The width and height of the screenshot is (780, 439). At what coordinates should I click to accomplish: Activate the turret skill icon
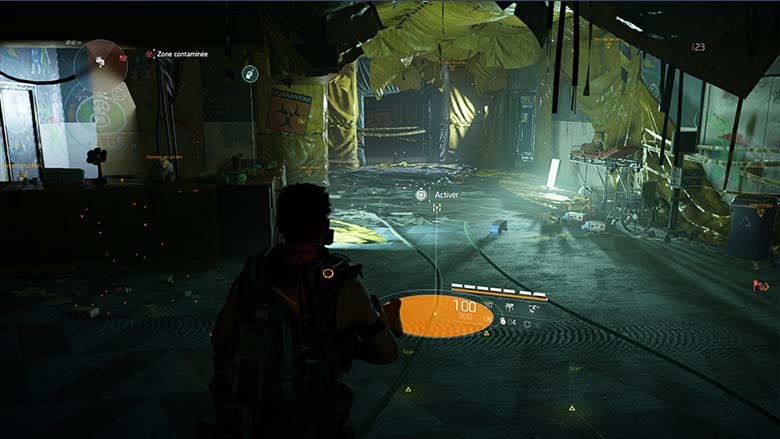click(509, 307)
